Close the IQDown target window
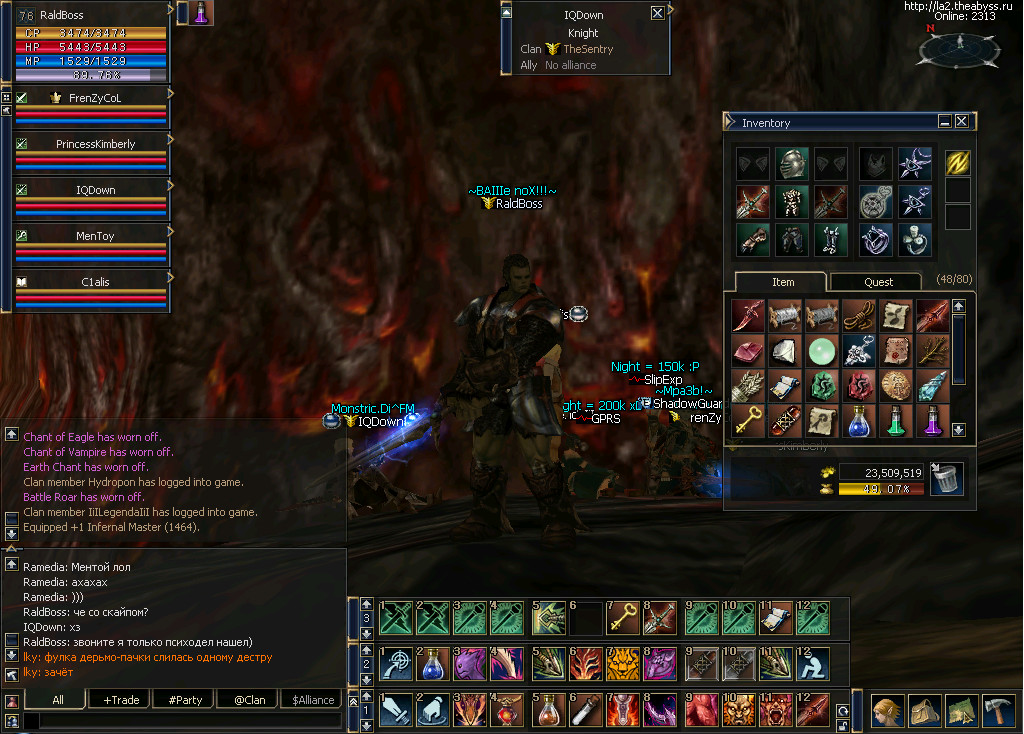The width and height of the screenshot is (1024, 734). tap(657, 13)
